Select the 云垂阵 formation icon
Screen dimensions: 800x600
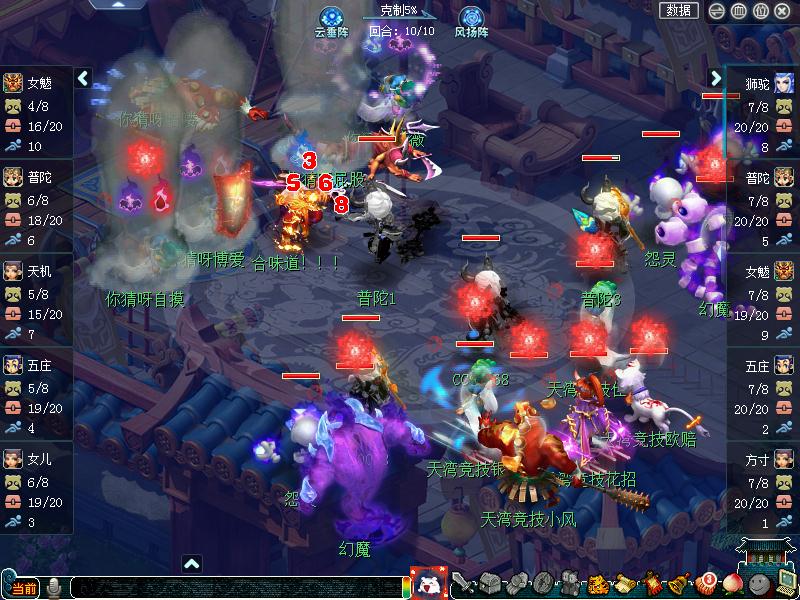pos(332,18)
